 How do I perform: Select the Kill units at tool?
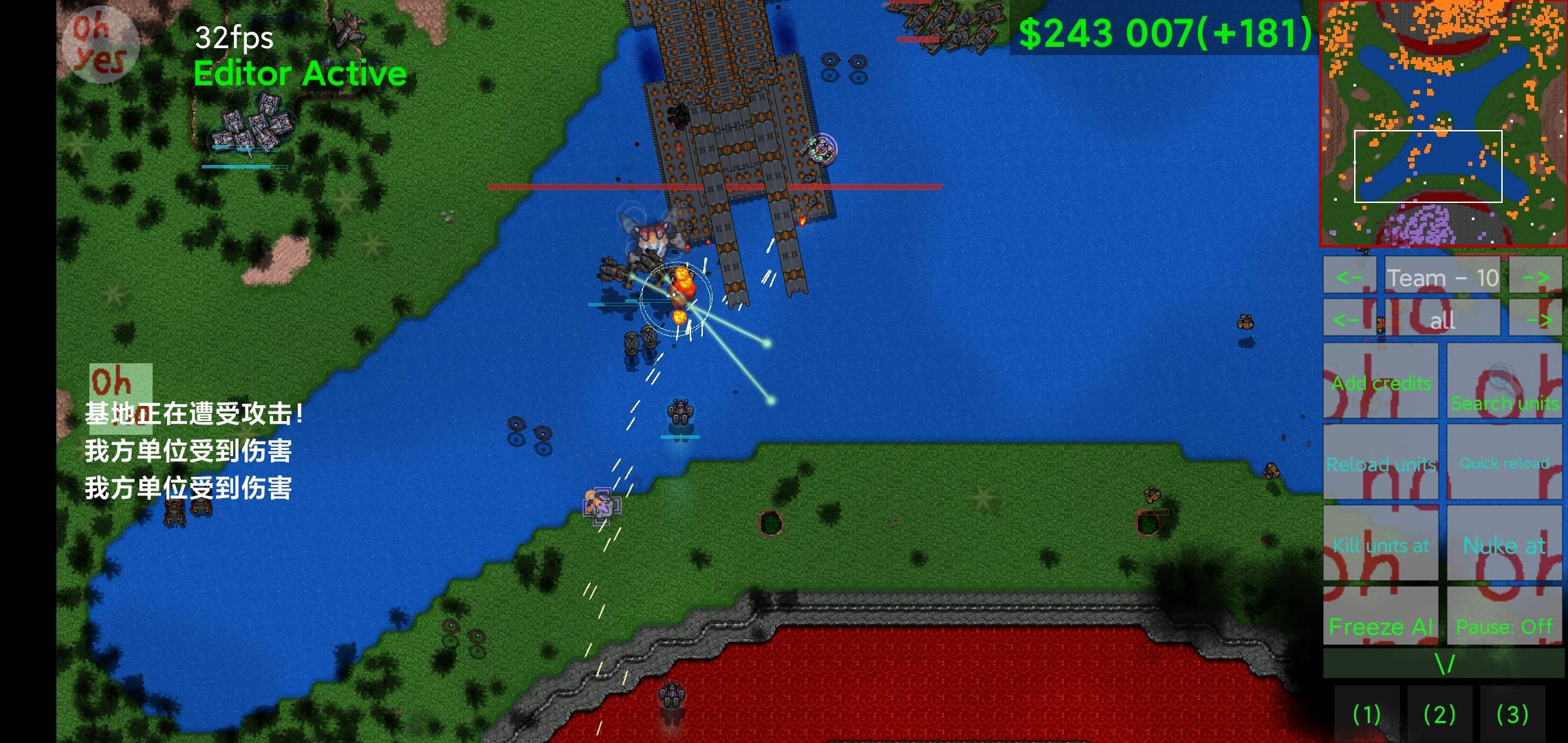[x=1381, y=545]
